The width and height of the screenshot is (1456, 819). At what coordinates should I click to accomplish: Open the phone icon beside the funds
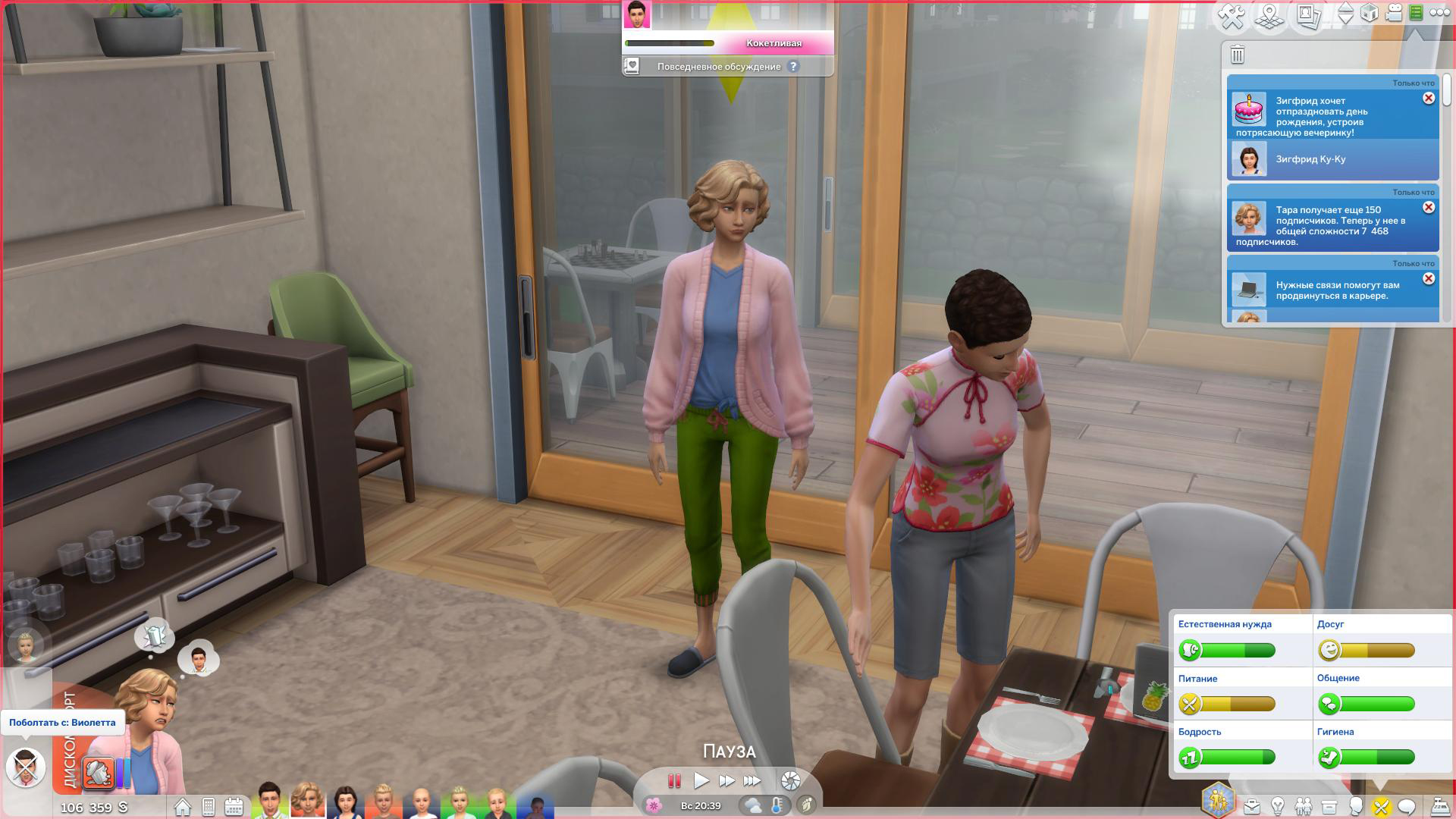click(x=209, y=806)
